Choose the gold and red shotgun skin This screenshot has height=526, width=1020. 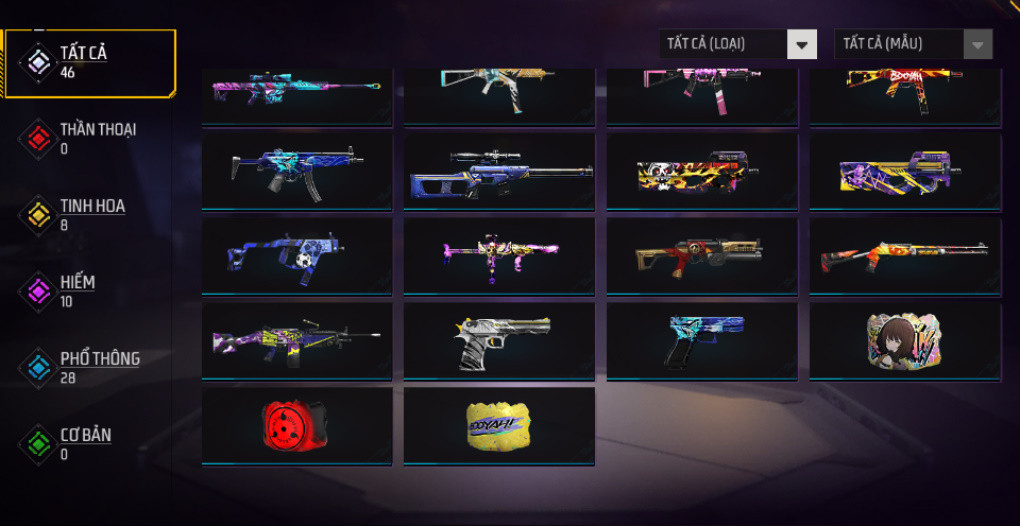[x=701, y=256]
